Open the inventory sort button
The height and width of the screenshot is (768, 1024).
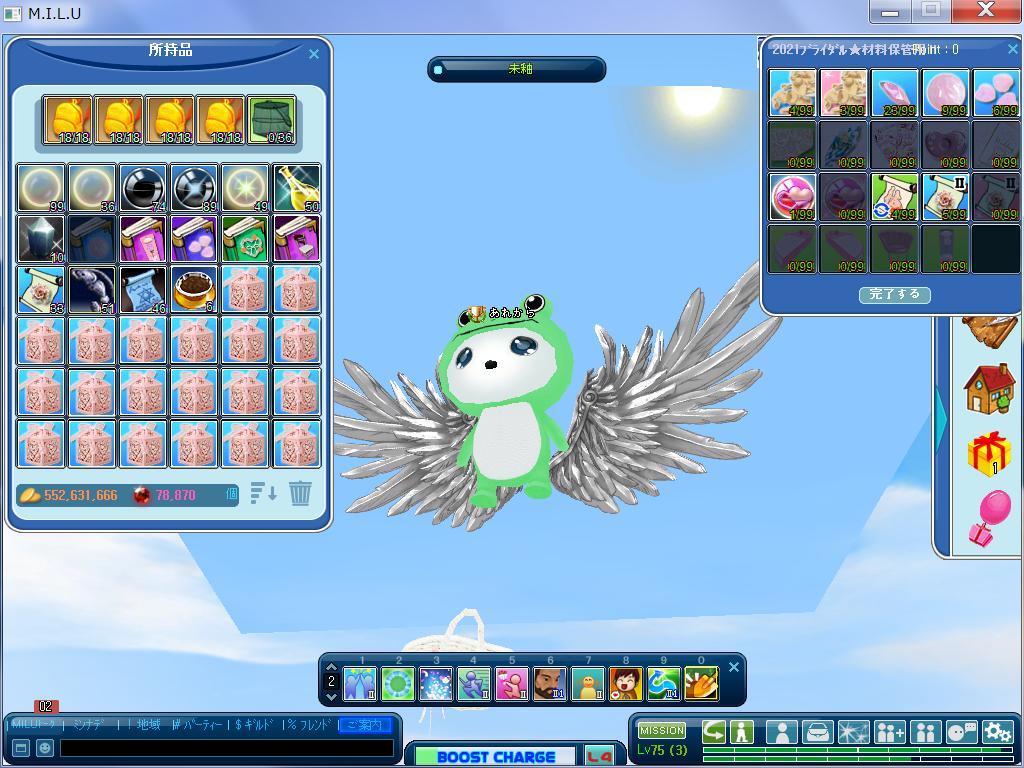(x=263, y=493)
